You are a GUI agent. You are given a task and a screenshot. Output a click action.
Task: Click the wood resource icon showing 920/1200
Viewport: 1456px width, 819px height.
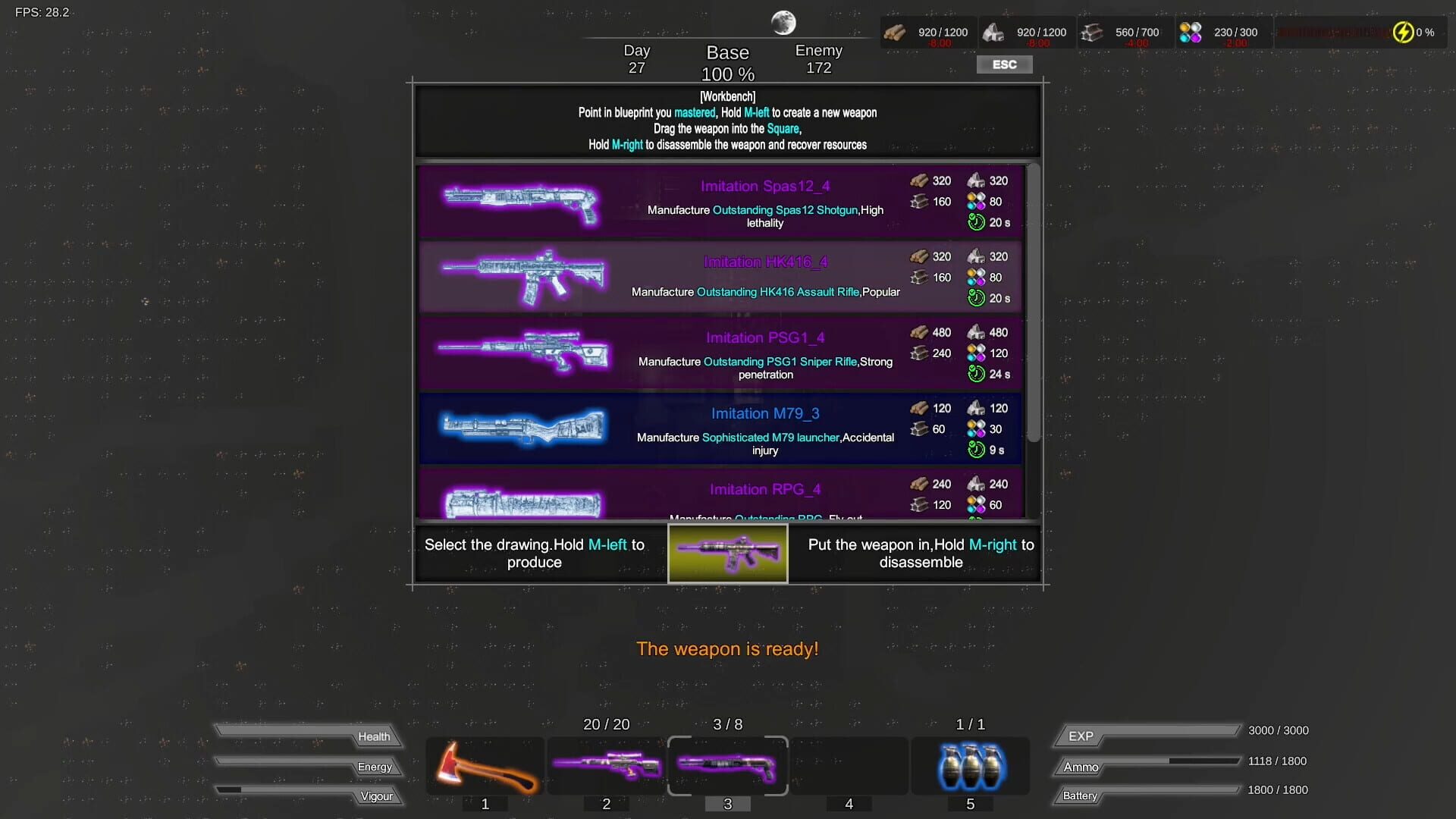coord(896,31)
